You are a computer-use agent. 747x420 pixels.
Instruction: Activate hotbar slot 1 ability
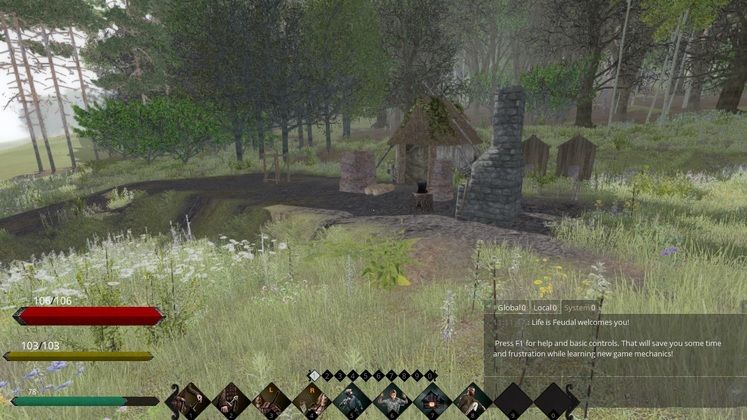click(x=189, y=401)
